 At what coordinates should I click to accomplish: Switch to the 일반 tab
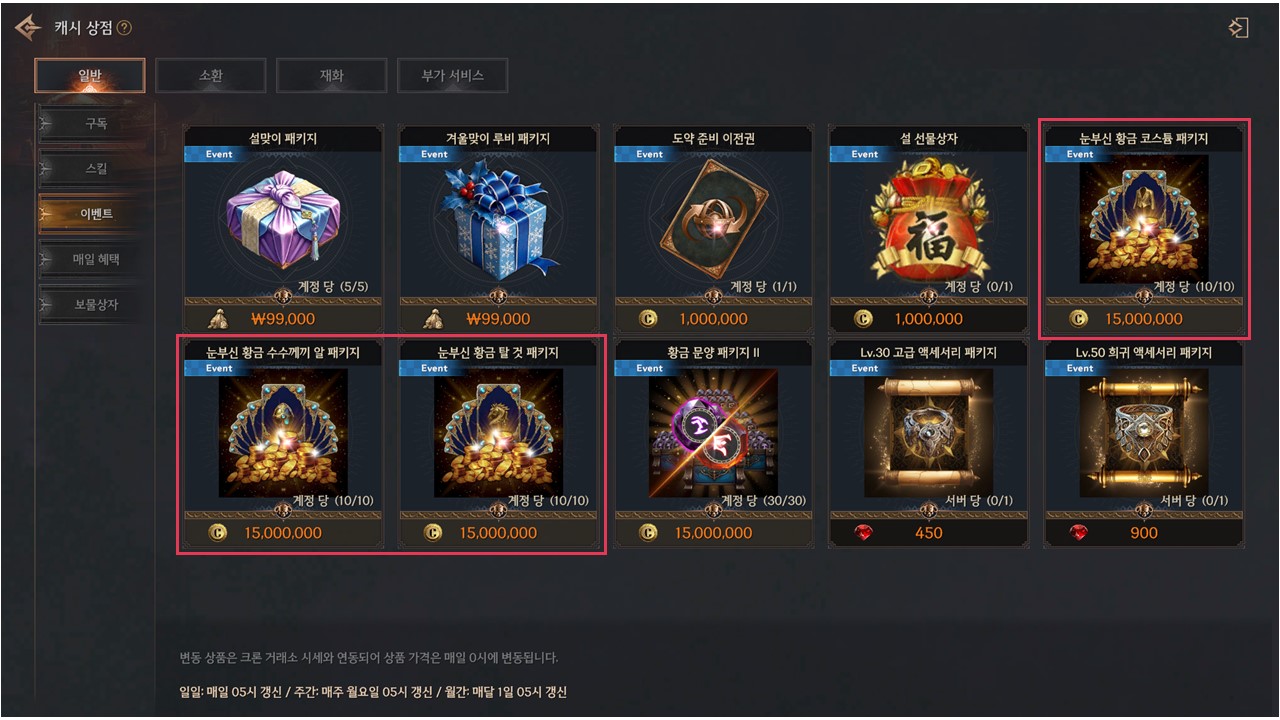[90, 75]
